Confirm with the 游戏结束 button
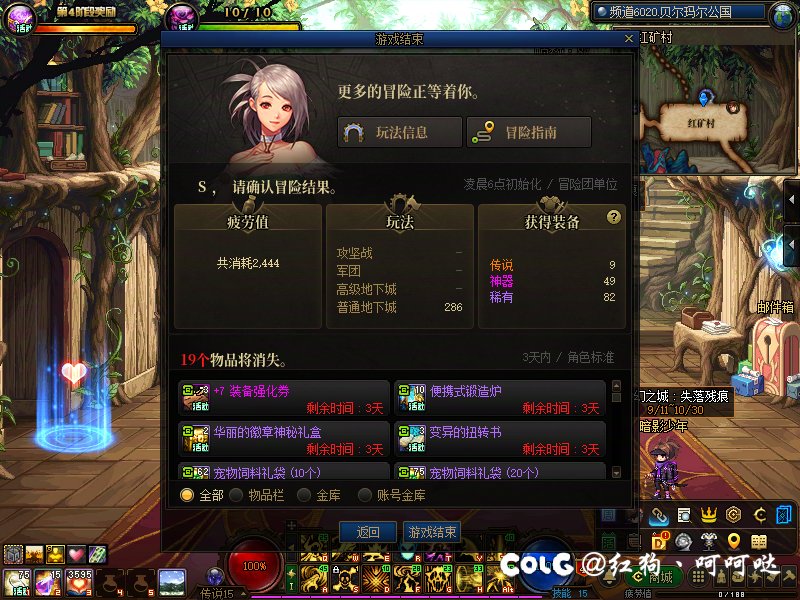 432,532
